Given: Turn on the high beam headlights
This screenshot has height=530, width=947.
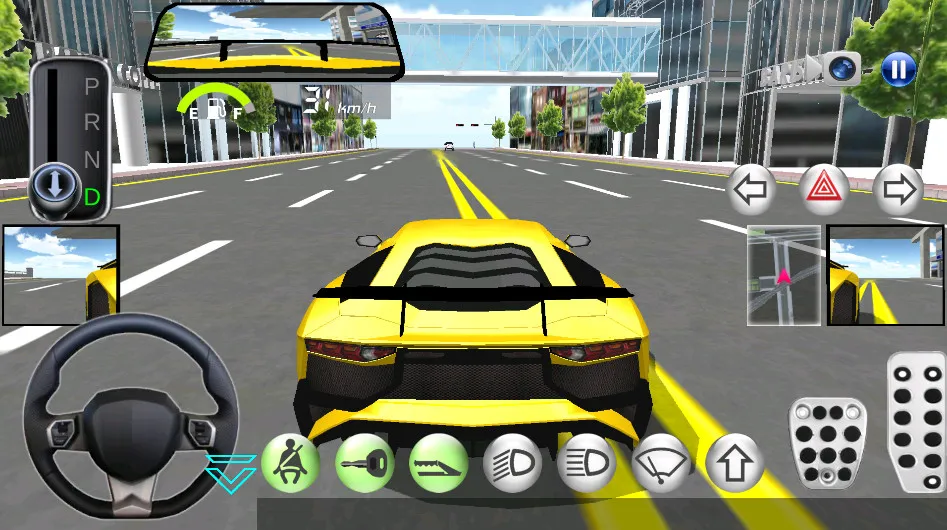Looking at the screenshot, I should click(586, 464).
